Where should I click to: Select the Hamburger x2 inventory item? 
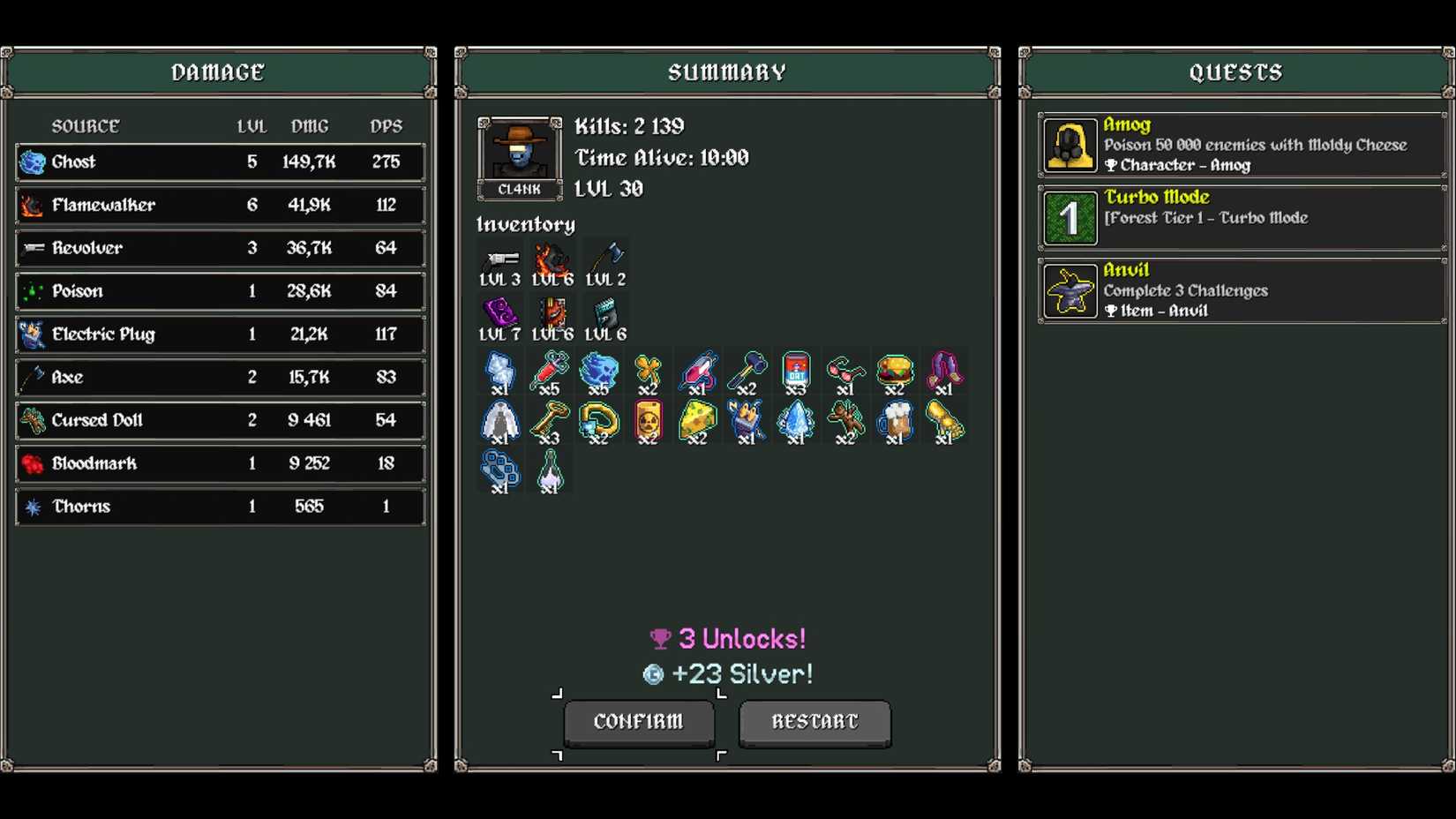coord(895,371)
